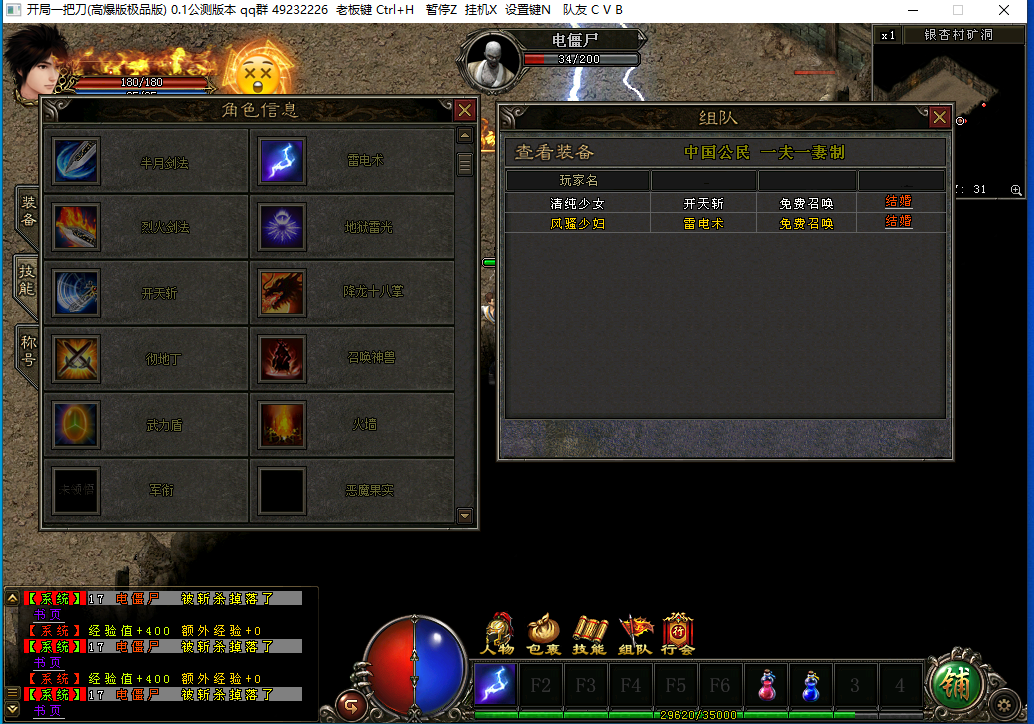Click 免费召唤 for 风骚少妇
This screenshot has width=1034, height=724.
806,224
